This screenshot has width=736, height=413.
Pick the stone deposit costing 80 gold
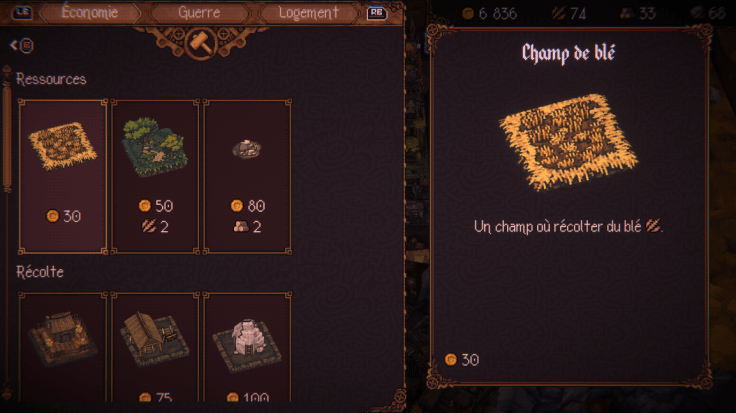coord(247,175)
